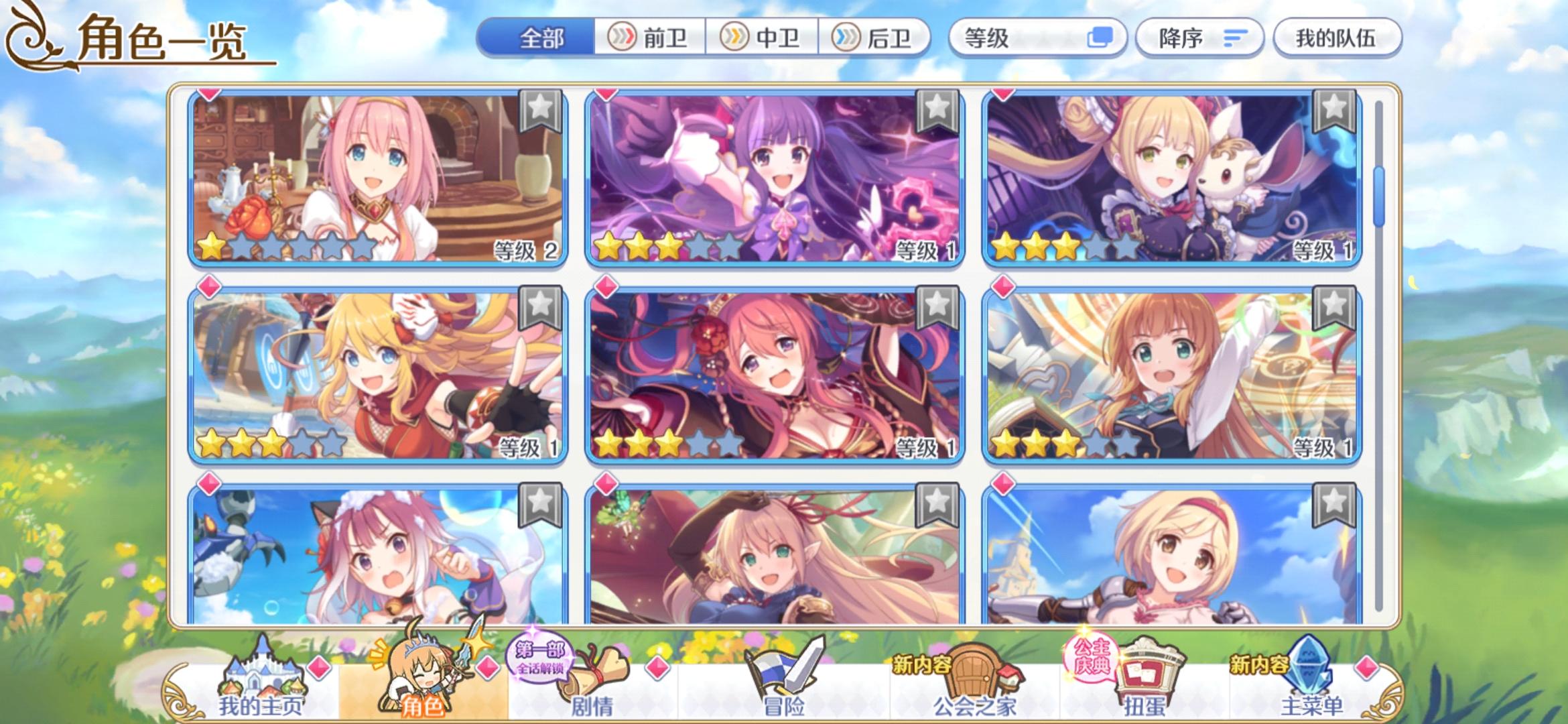Click the sort order icon beside 降序
The height and width of the screenshot is (724, 1568).
tap(1233, 38)
